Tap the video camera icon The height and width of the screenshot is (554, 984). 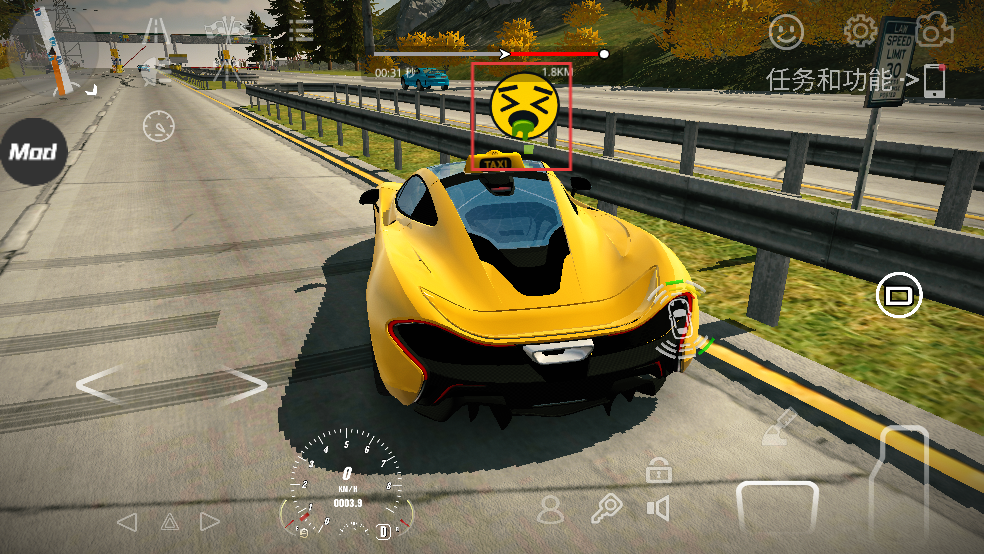coord(931,31)
